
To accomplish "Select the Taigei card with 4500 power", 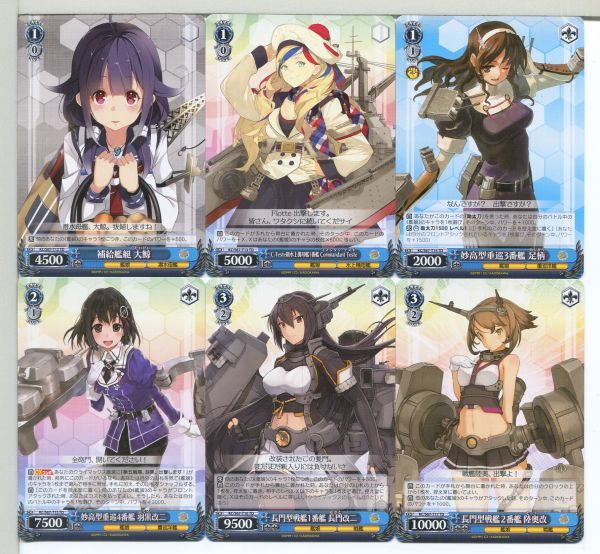I will click(106, 142).
